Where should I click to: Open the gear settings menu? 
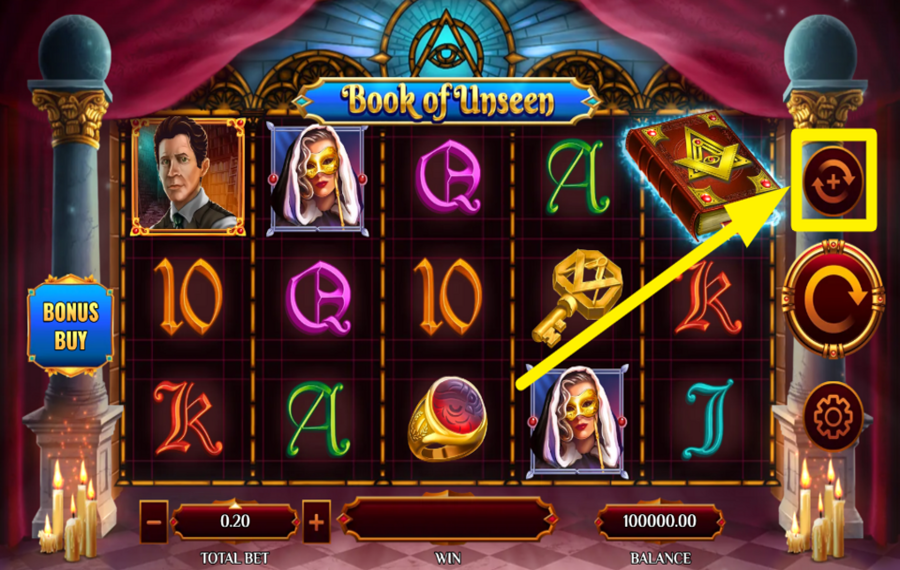833,415
